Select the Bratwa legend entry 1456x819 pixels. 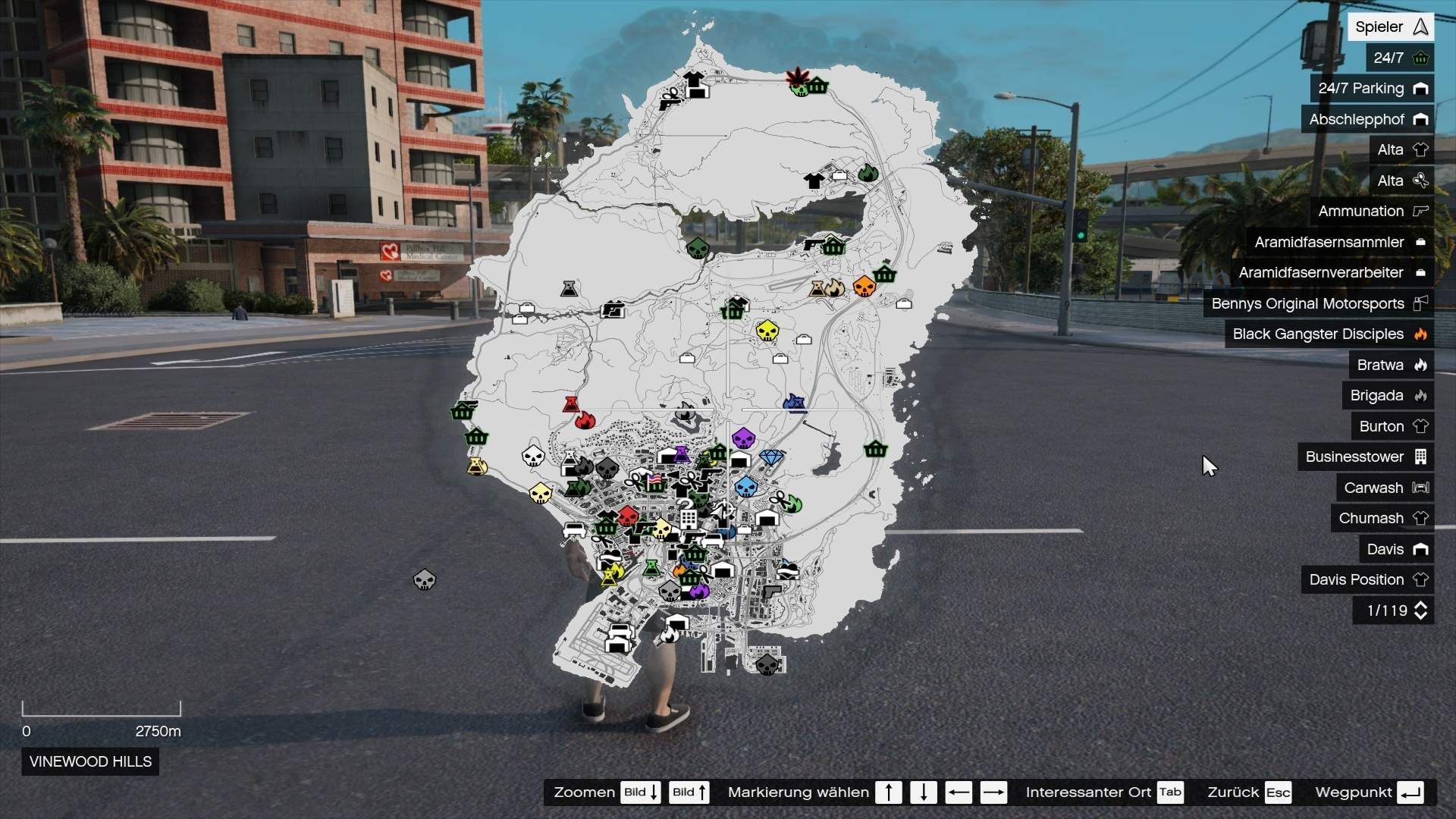click(1391, 366)
